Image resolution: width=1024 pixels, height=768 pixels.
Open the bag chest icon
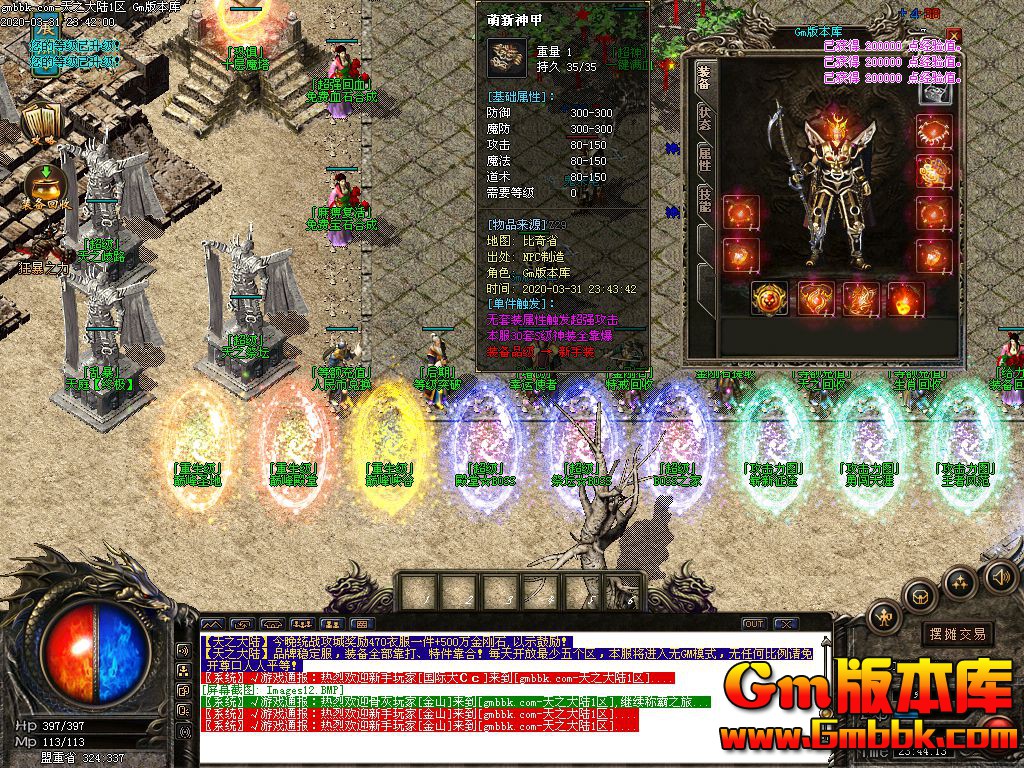[921, 595]
